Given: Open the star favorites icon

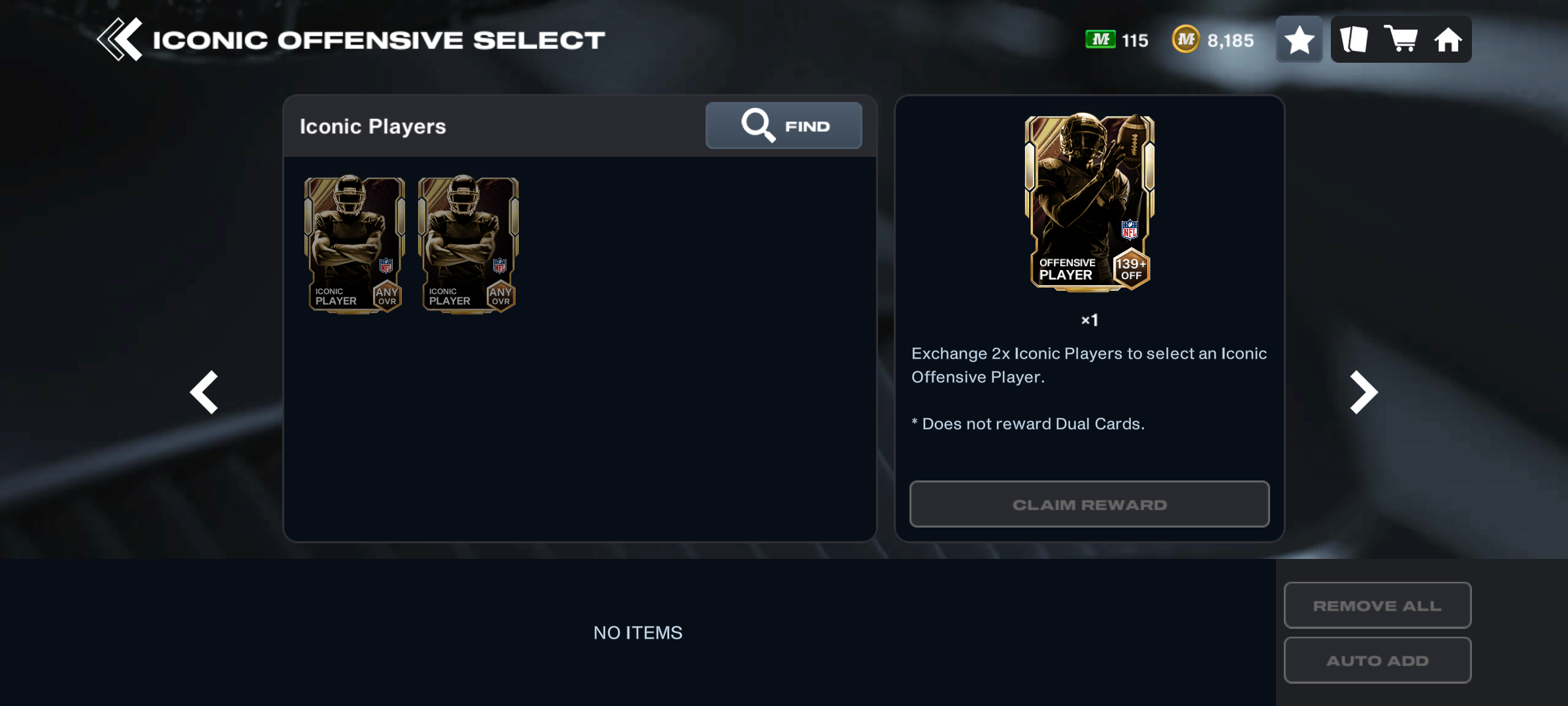Looking at the screenshot, I should tap(1299, 40).
